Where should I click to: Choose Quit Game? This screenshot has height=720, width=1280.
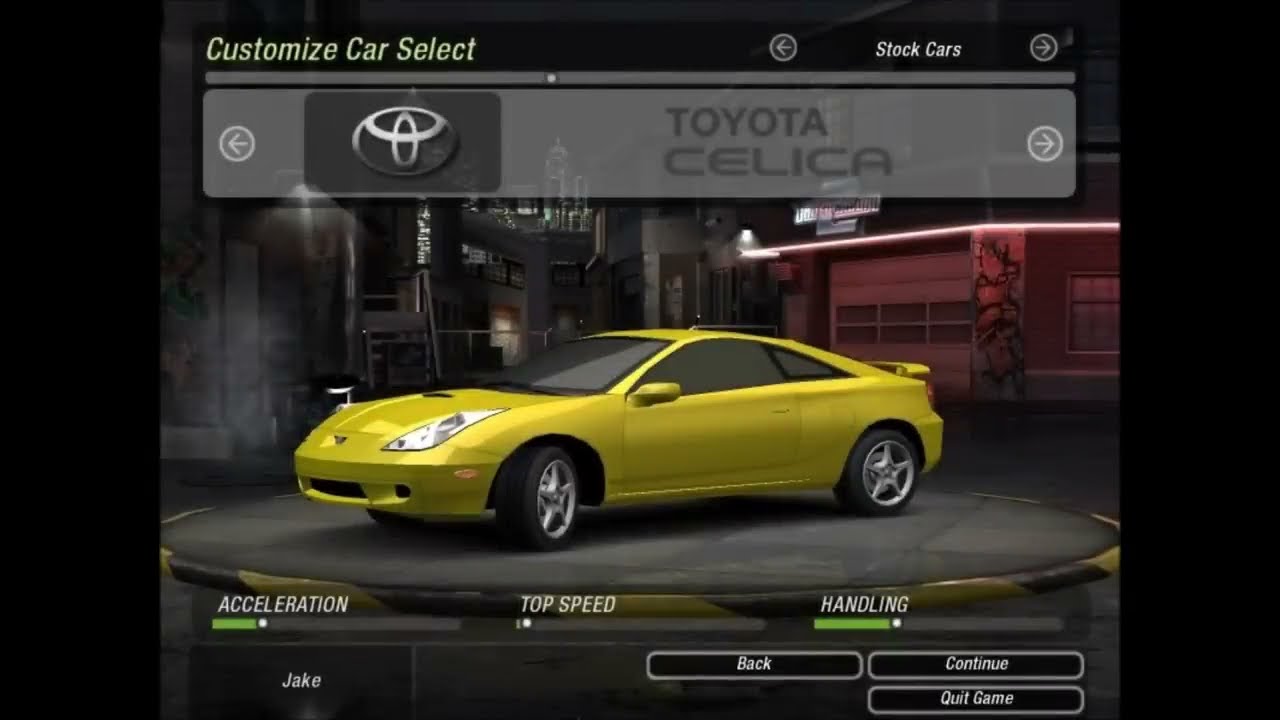point(975,698)
